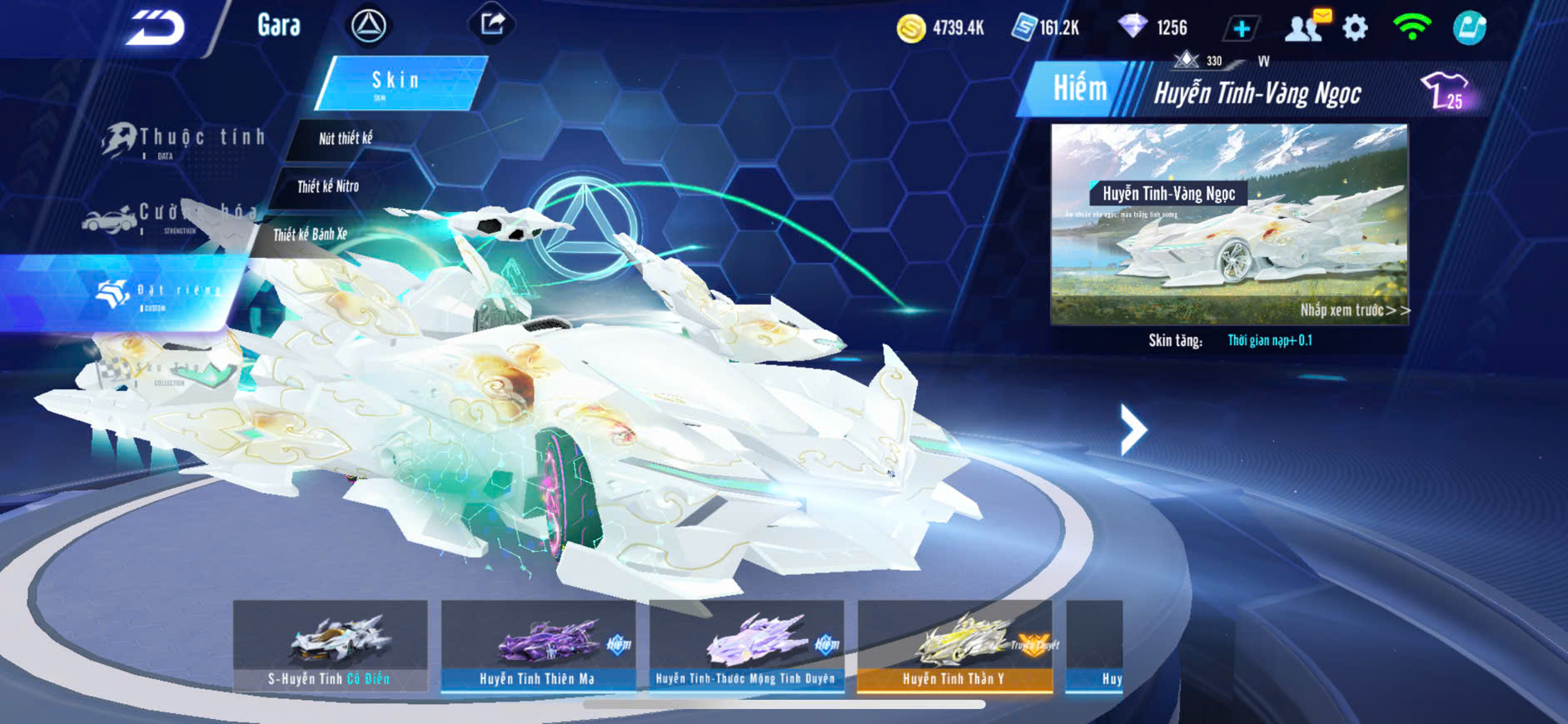Pick Huyễn Tinh-Thước Mộng Tinh Duyên skin

click(746, 646)
